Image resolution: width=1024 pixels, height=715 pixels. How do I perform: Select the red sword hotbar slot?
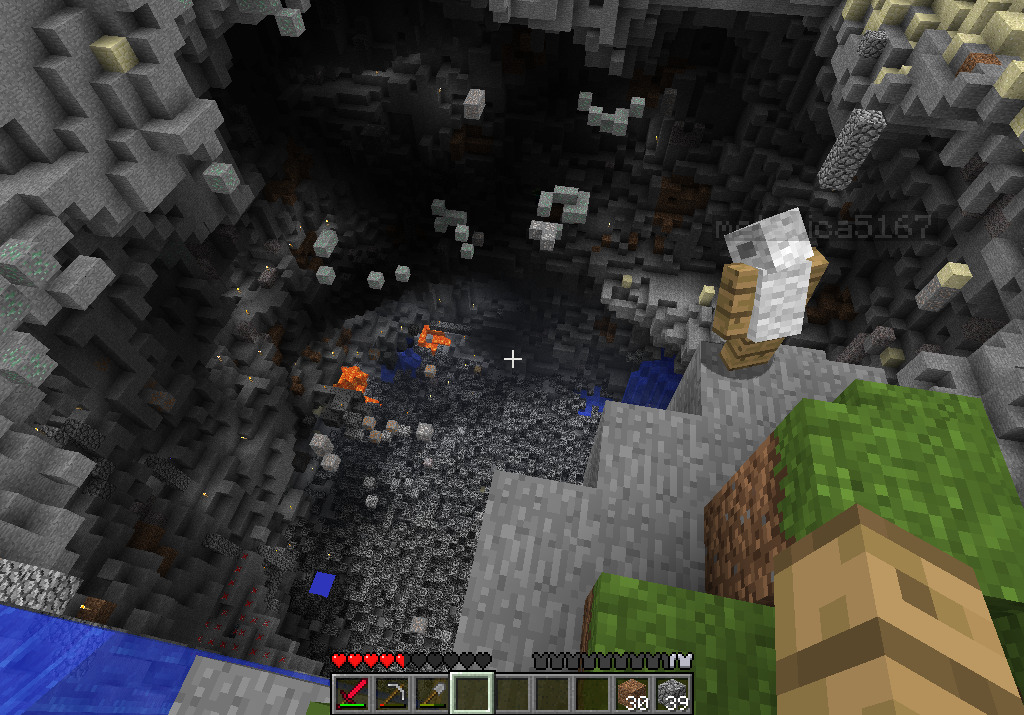[352, 693]
